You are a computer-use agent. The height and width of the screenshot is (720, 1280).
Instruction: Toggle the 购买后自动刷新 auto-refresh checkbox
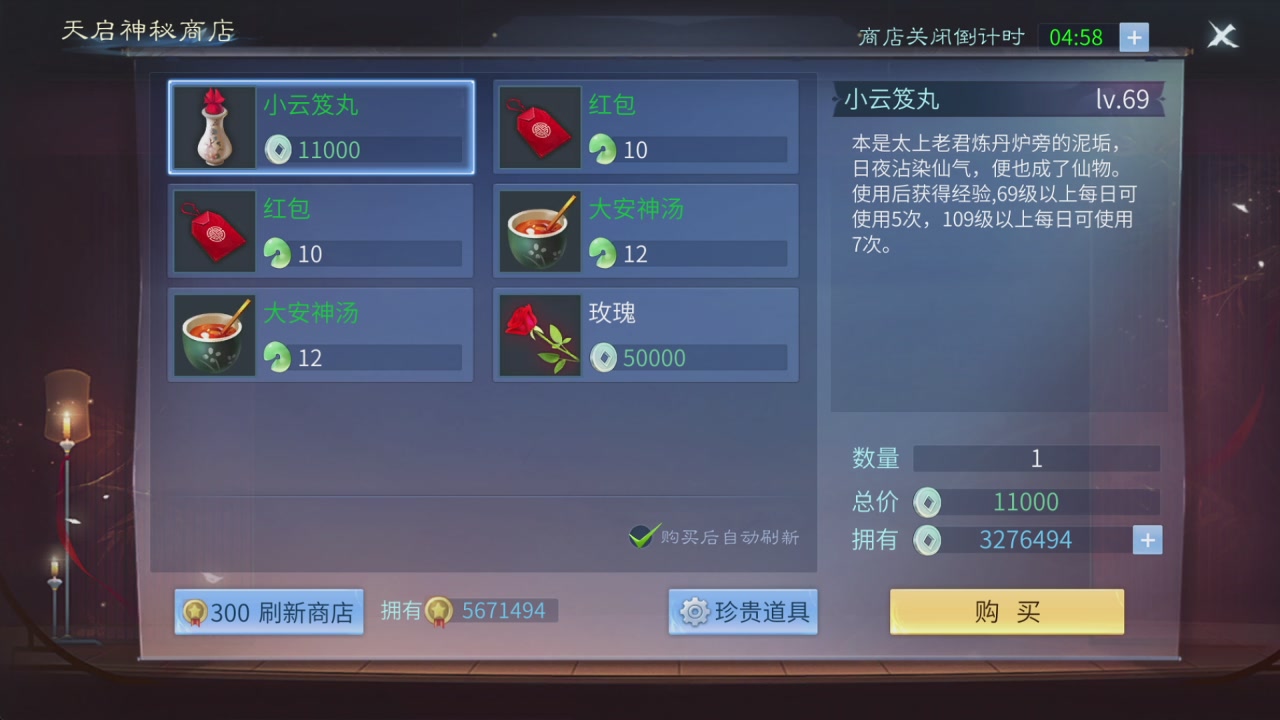tap(643, 536)
